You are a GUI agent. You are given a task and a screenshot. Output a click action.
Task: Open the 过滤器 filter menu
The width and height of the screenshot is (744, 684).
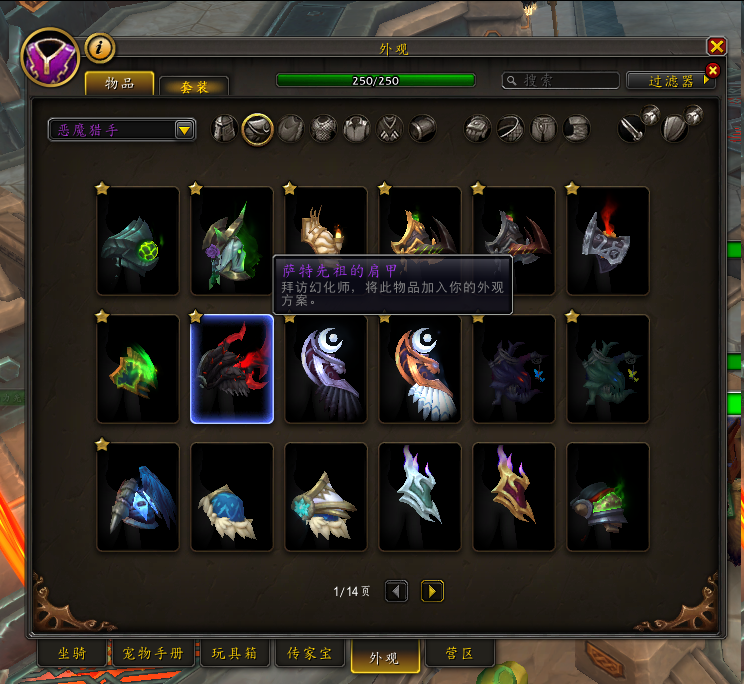coord(670,81)
